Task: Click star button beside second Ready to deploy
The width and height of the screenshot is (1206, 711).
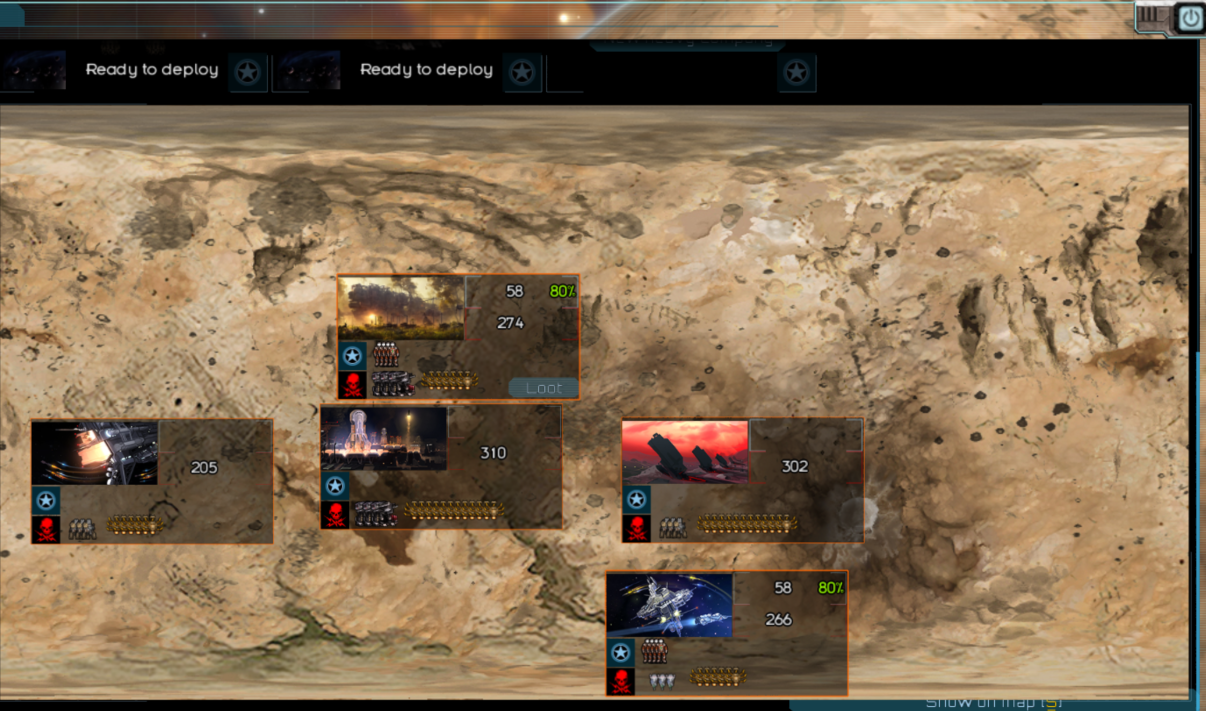Action: click(x=522, y=72)
